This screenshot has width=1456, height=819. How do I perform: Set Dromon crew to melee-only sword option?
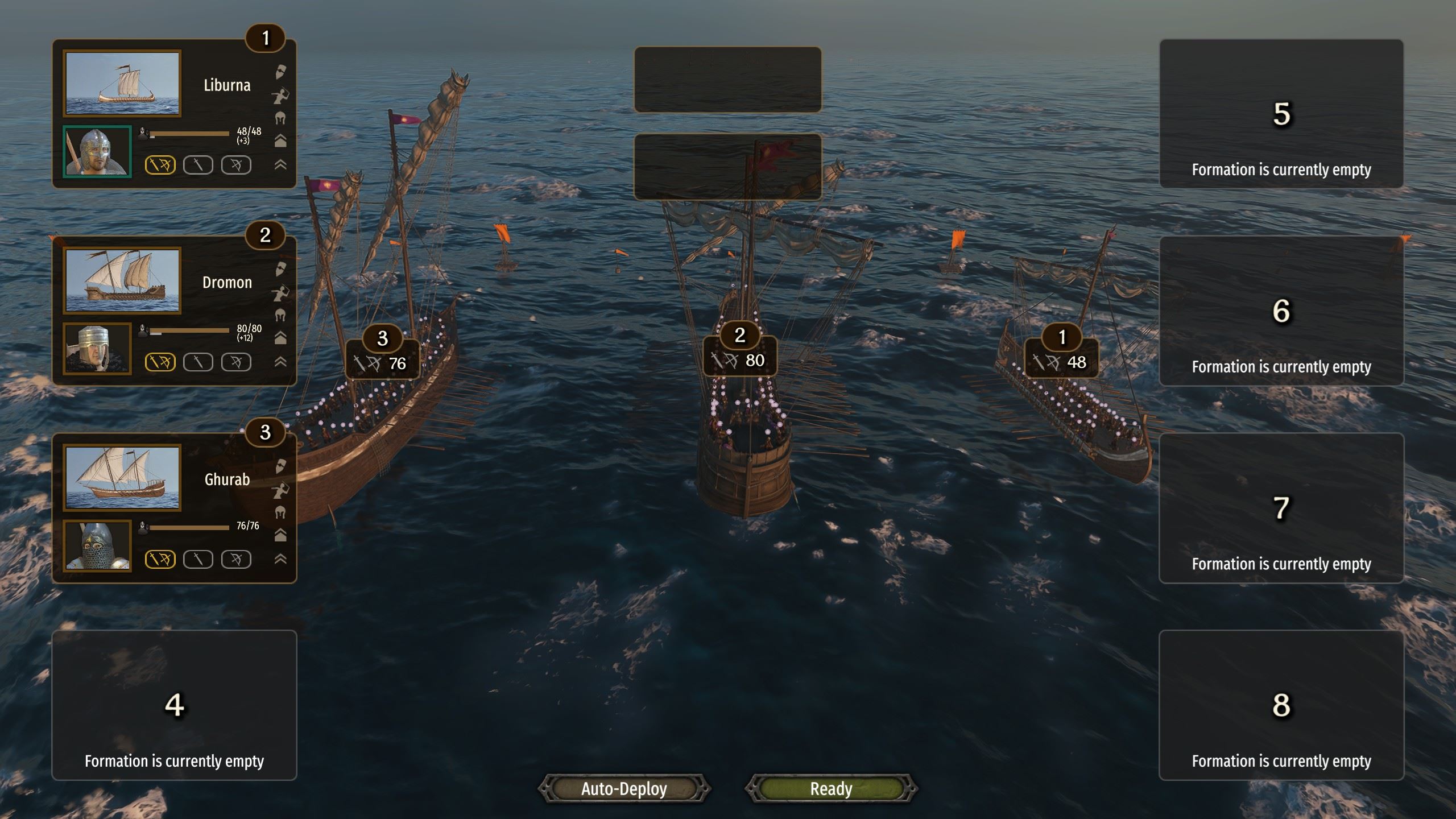(x=198, y=362)
